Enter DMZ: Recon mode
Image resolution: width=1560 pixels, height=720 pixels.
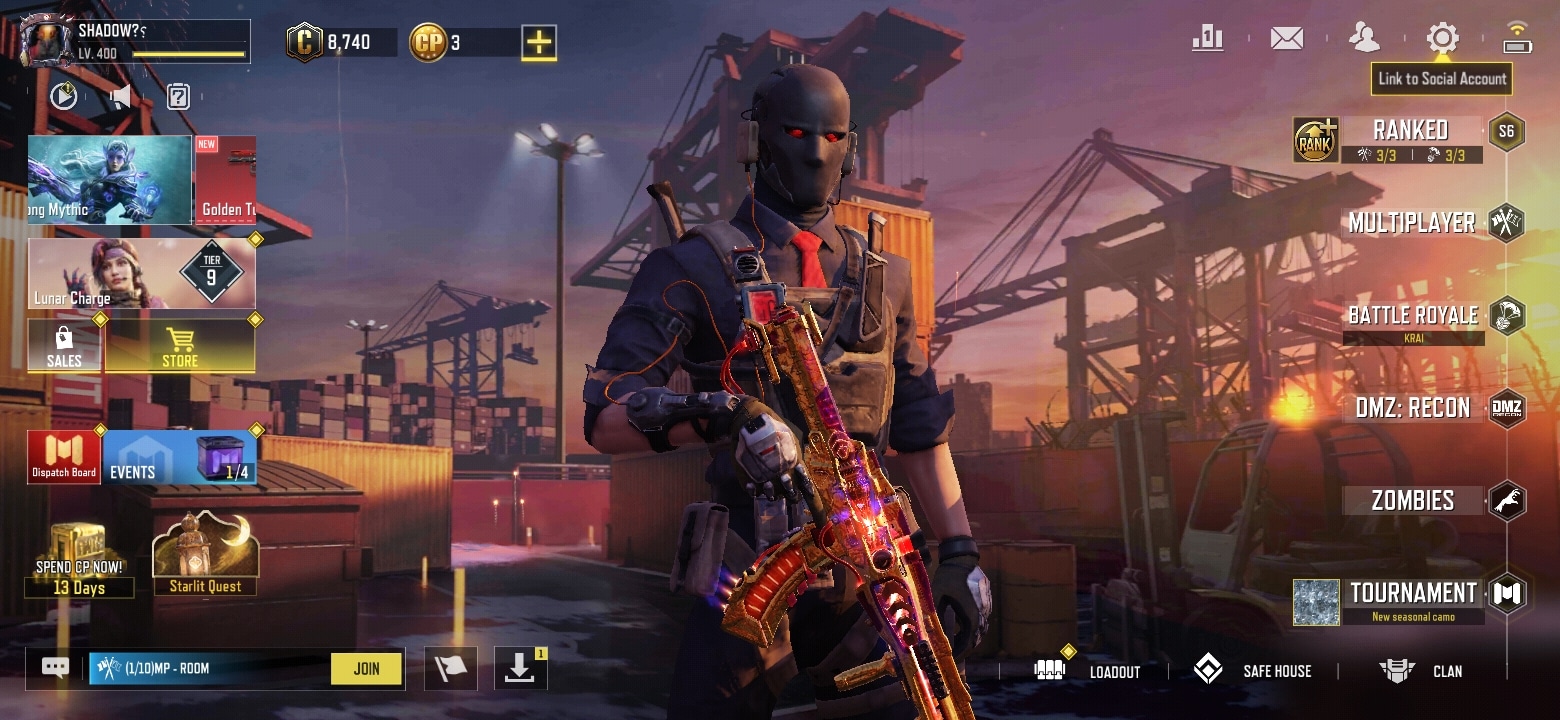[1412, 408]
